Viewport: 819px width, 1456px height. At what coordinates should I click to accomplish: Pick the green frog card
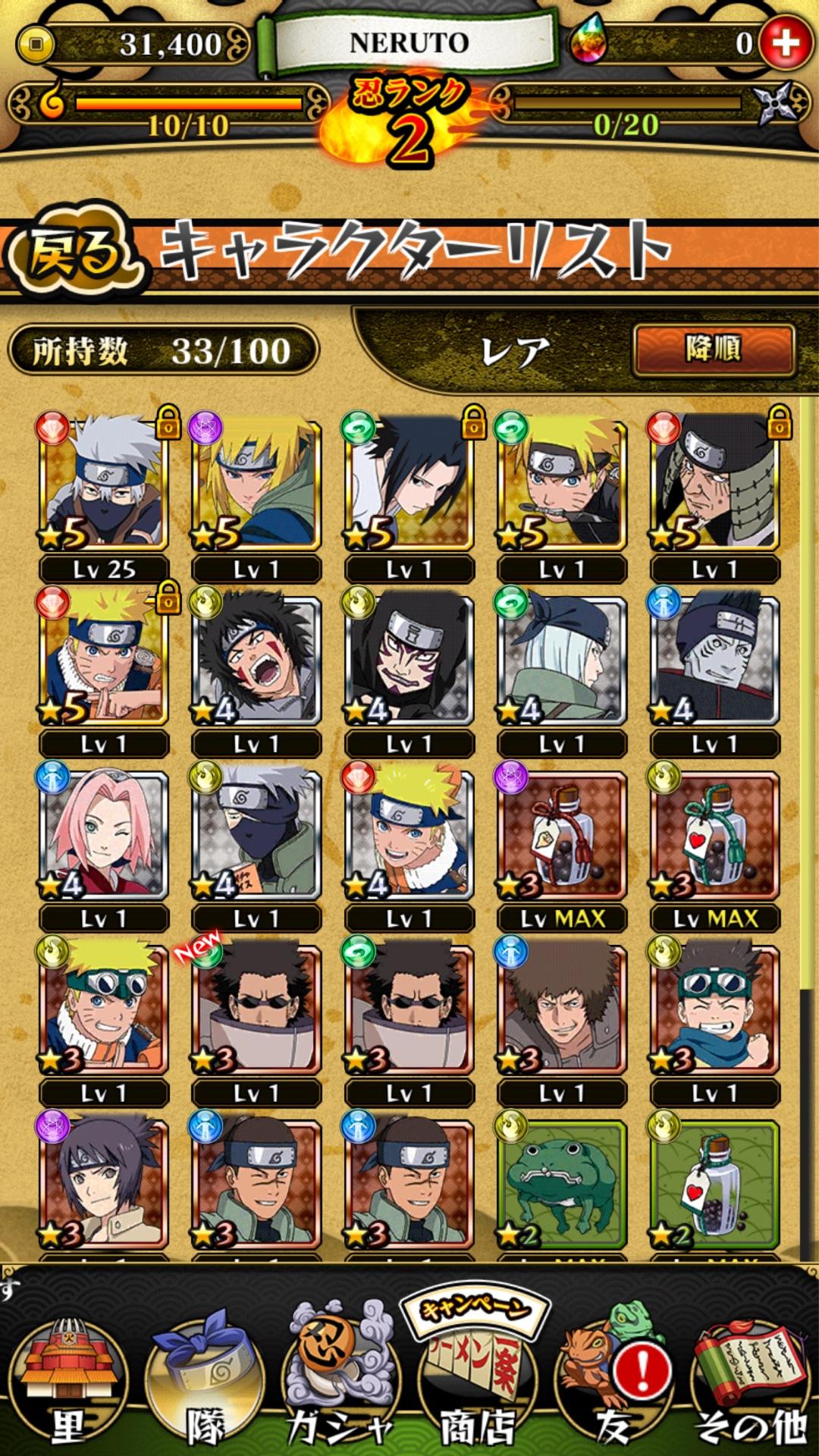[562, 1183]
